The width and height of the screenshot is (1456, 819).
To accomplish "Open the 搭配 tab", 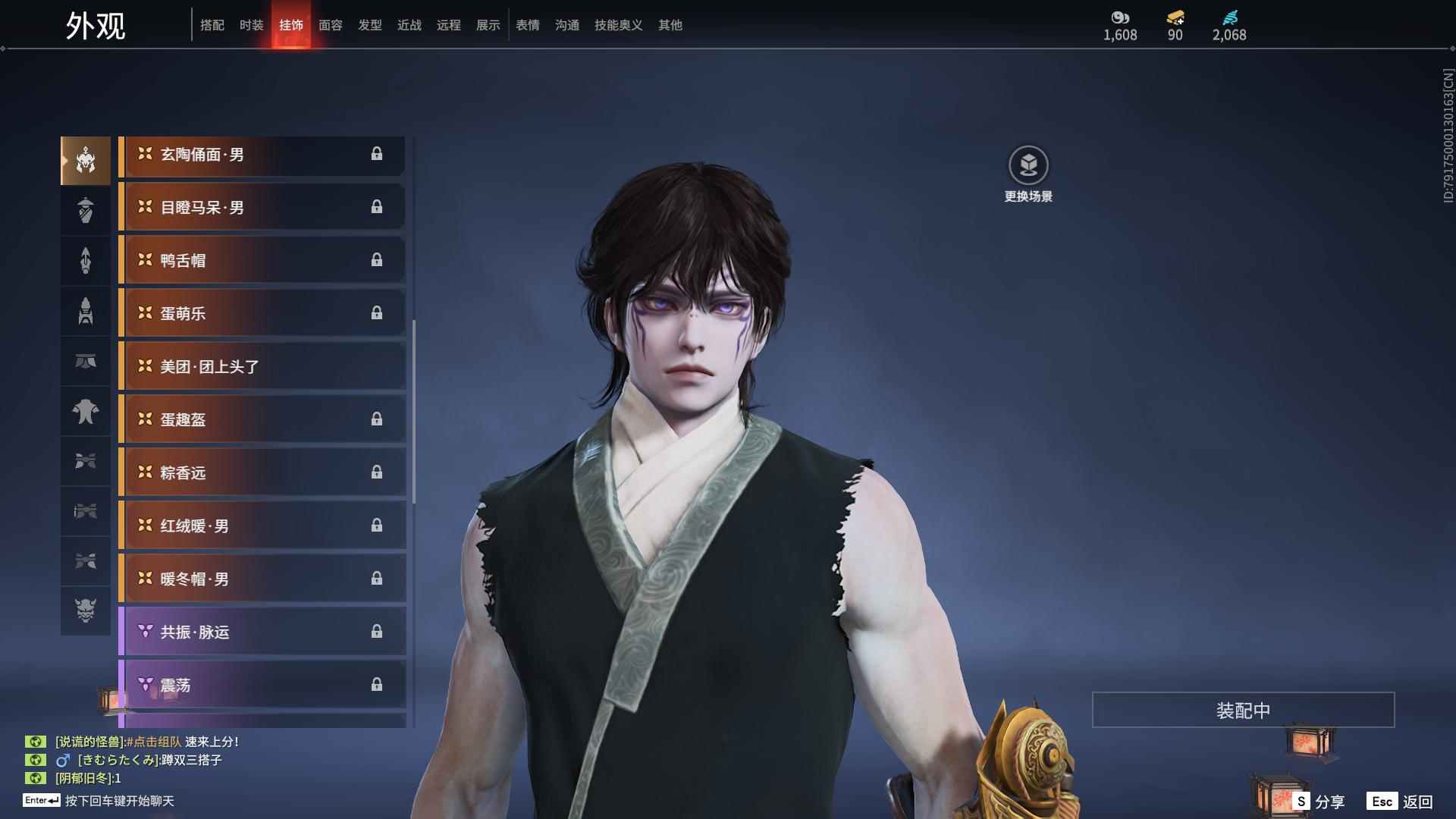I will coord(212,25).
